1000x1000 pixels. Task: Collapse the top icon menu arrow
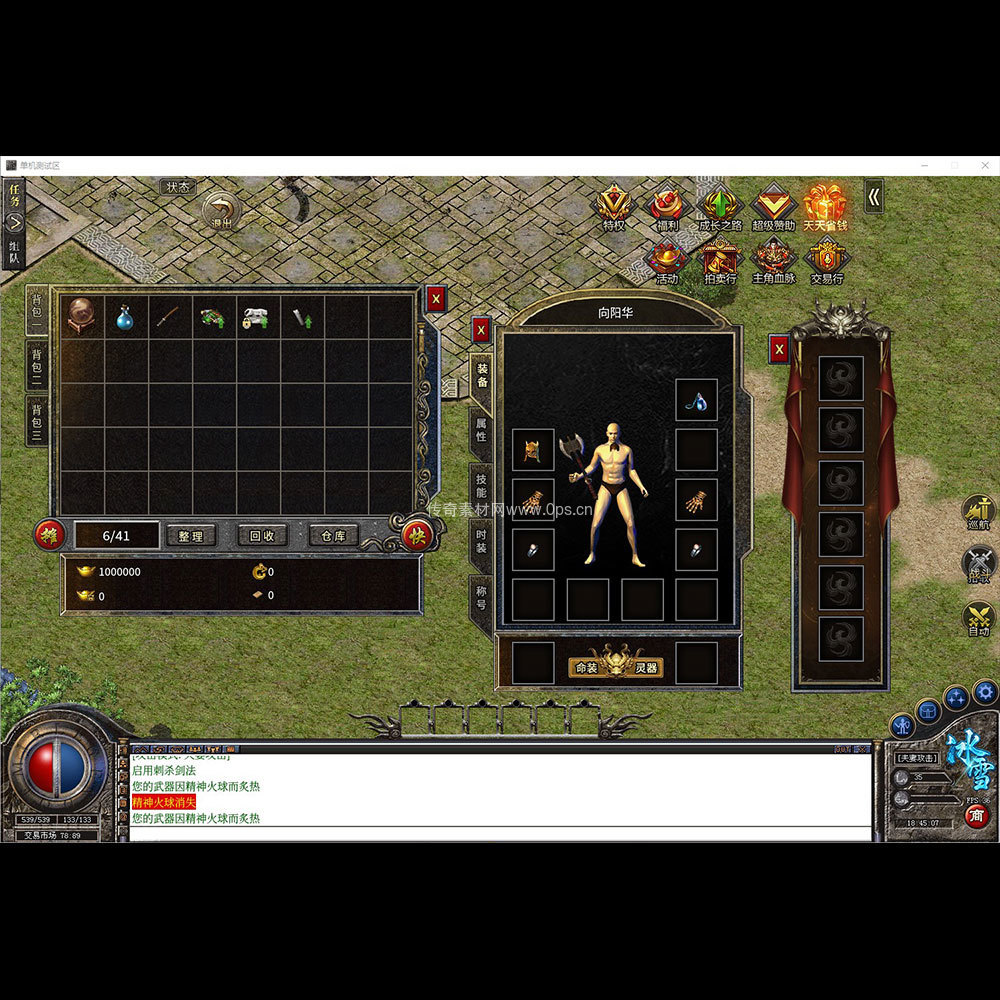874,197
